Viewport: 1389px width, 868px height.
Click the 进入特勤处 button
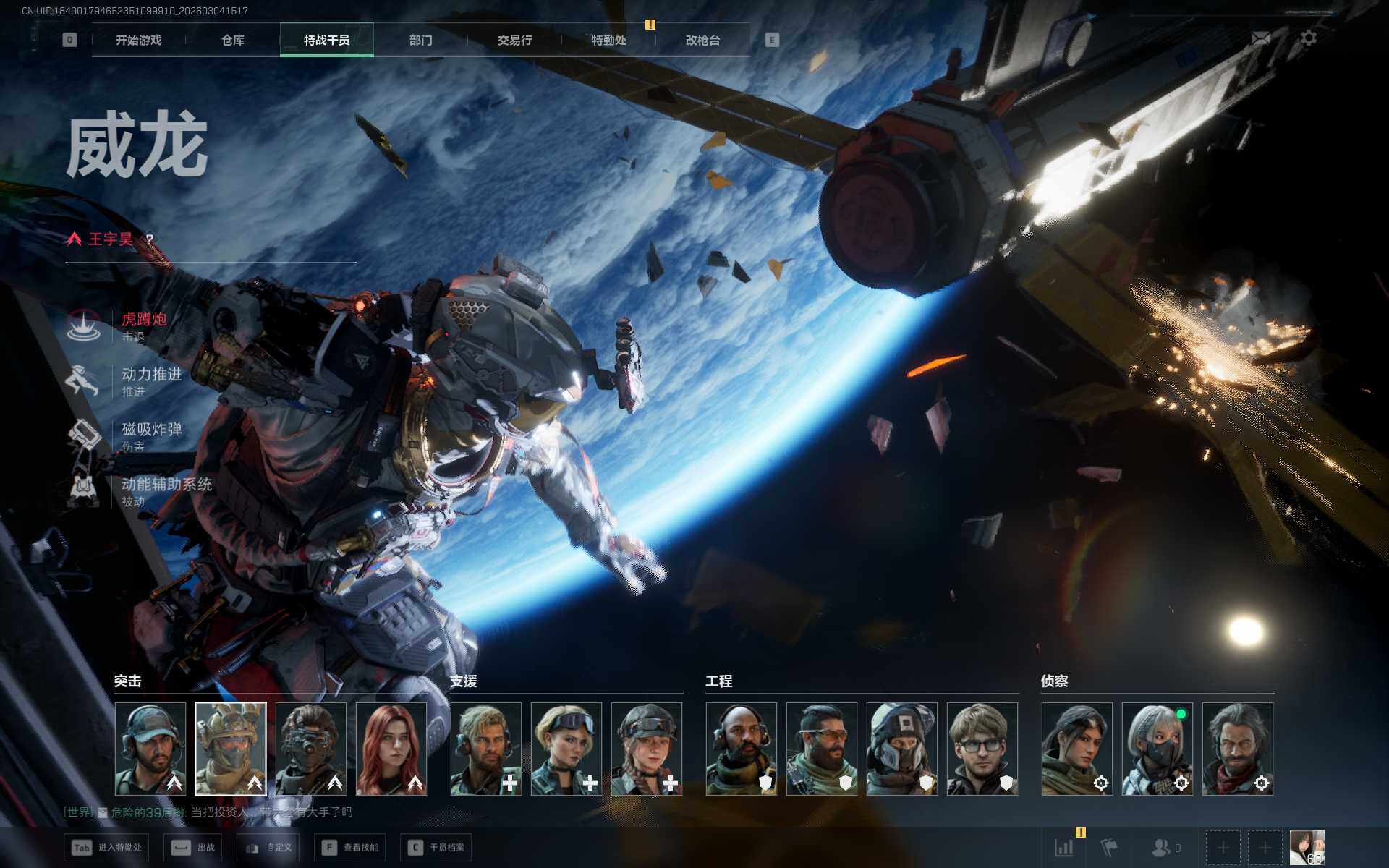coord(107,847)
